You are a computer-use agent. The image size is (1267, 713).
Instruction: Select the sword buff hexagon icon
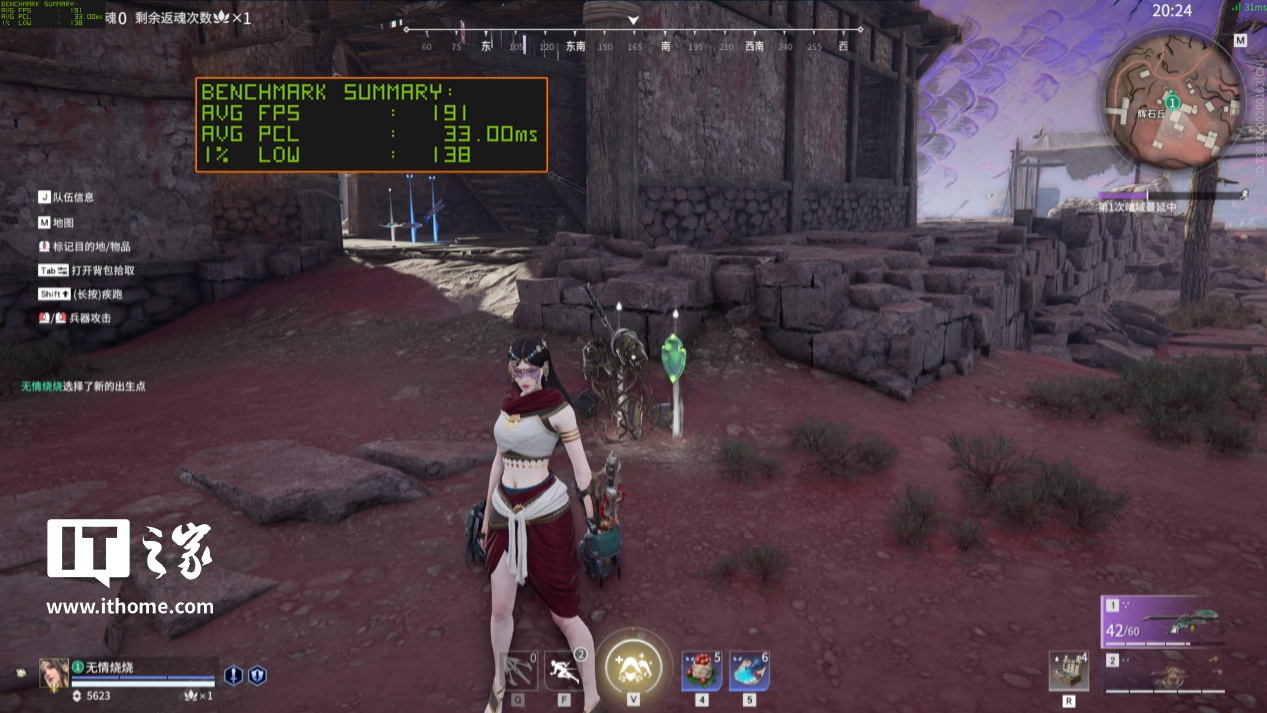pyautogui.click(x=233, y=676)
